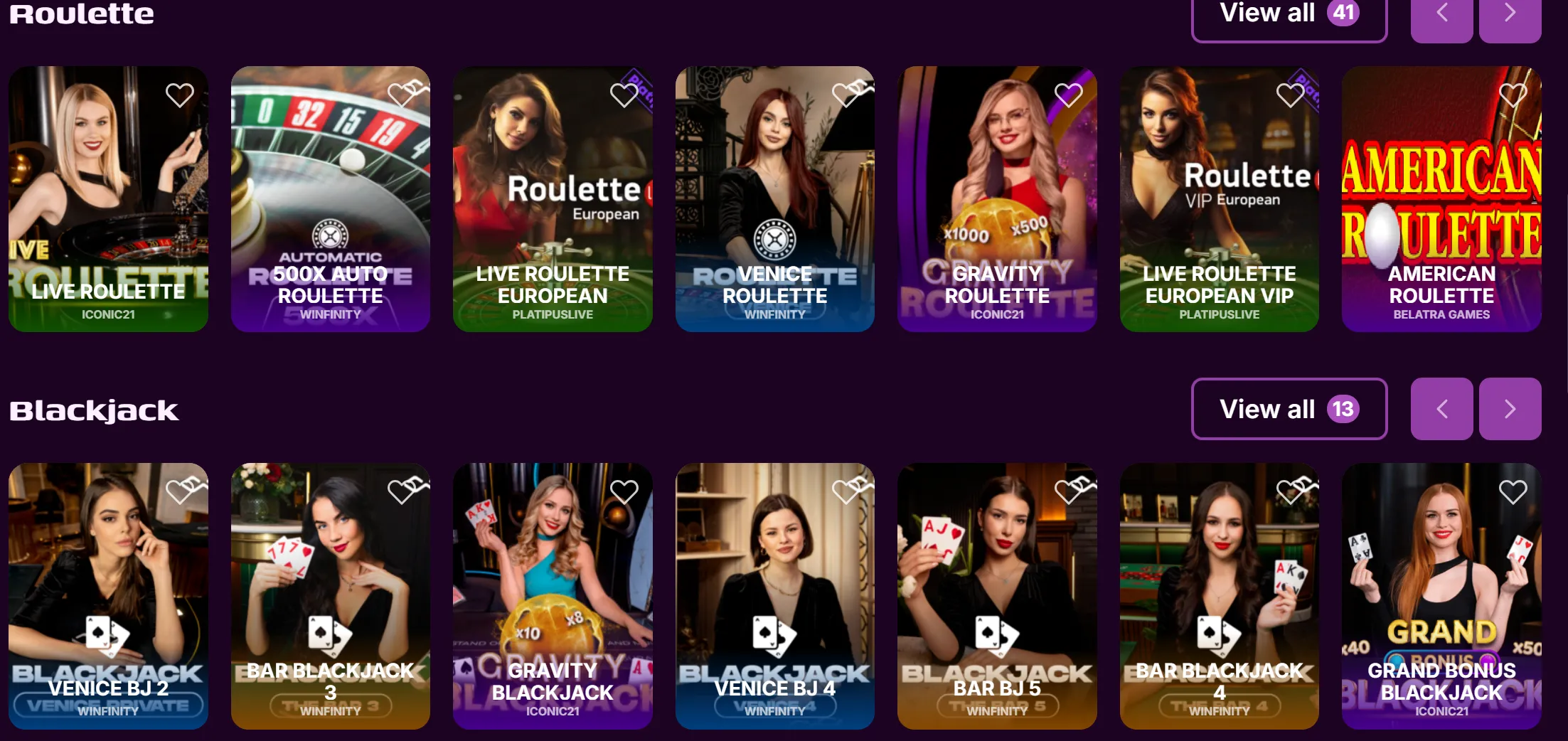Click right chevron in Blackjack carousel
1568x741 pixels.
[x=1510, y=409]
